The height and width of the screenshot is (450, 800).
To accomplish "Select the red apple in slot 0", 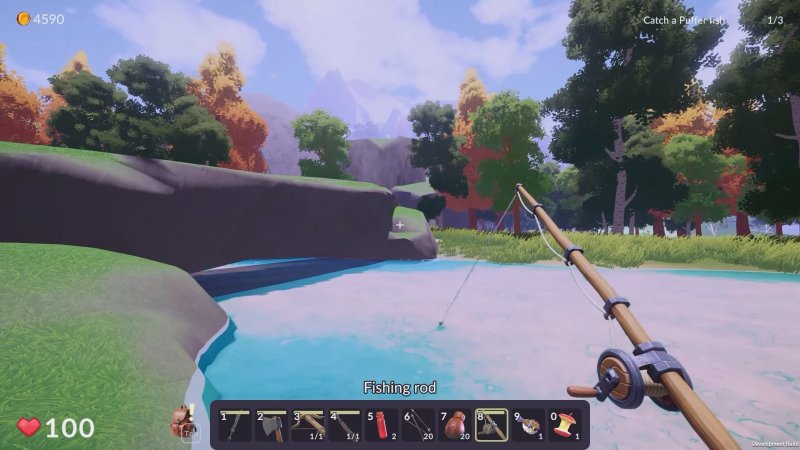I will [564, 425].
